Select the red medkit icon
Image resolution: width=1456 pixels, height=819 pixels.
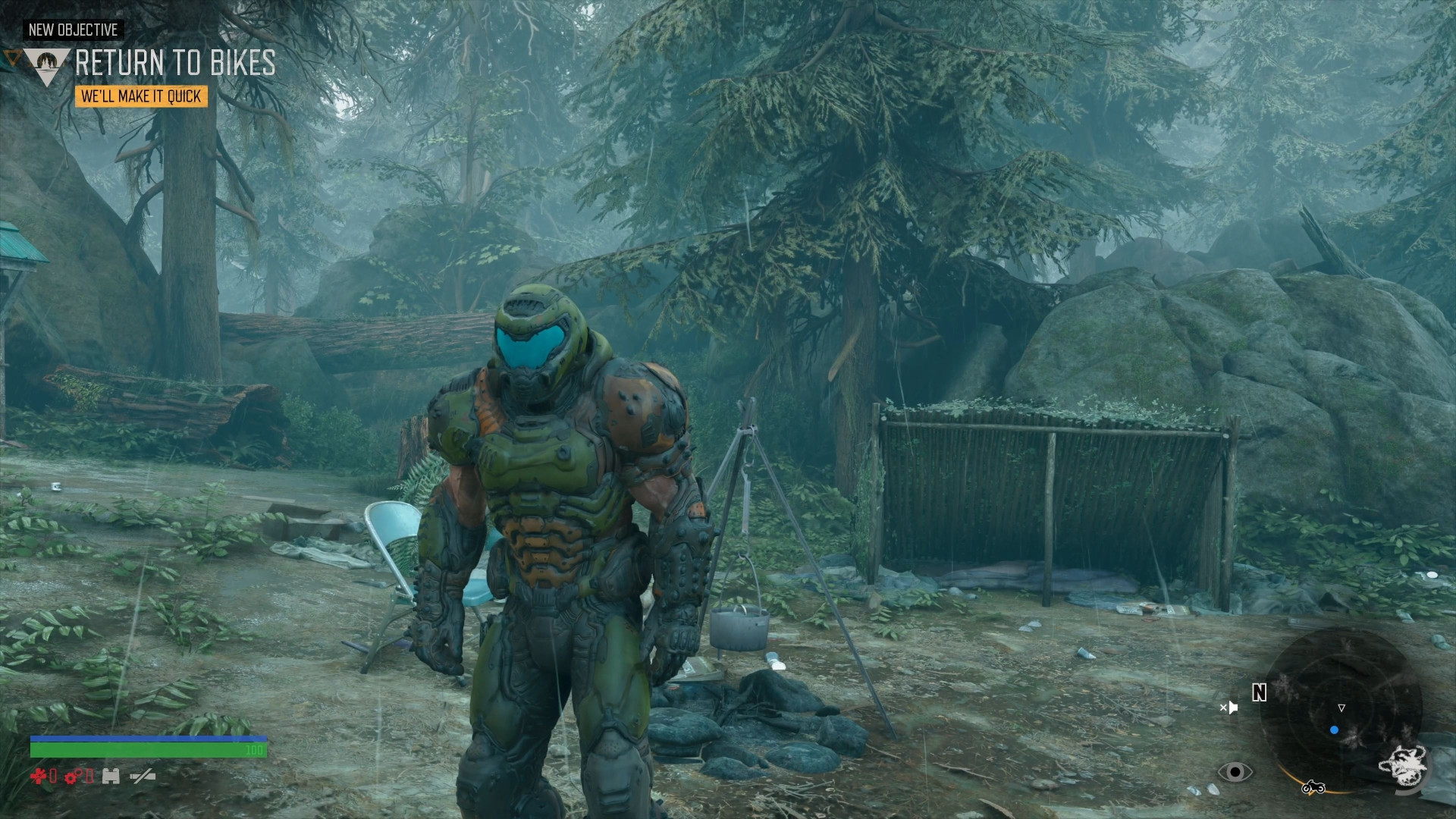[x=38, y=776]
